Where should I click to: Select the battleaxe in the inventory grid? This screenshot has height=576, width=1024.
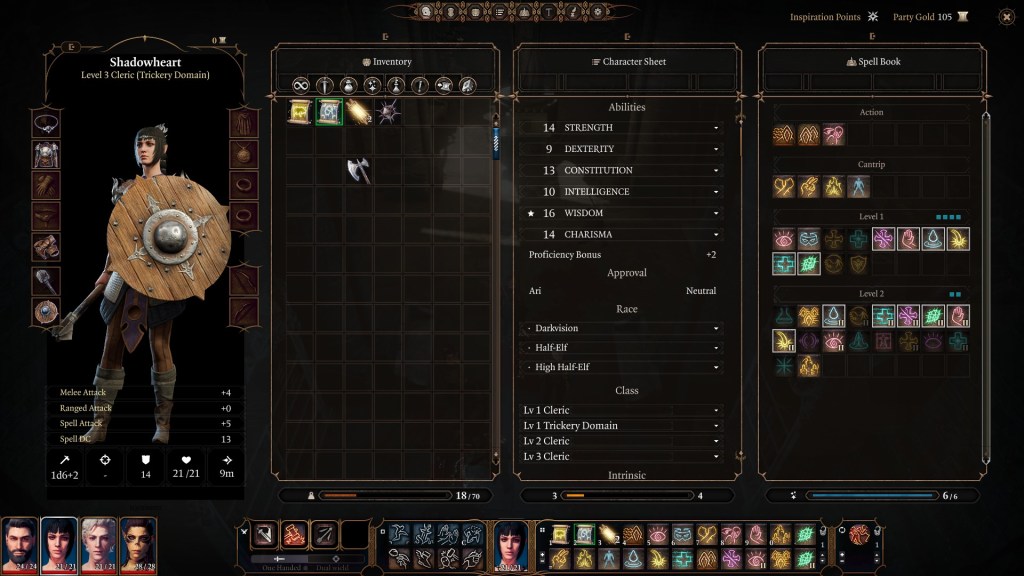(x=358, y=171)
